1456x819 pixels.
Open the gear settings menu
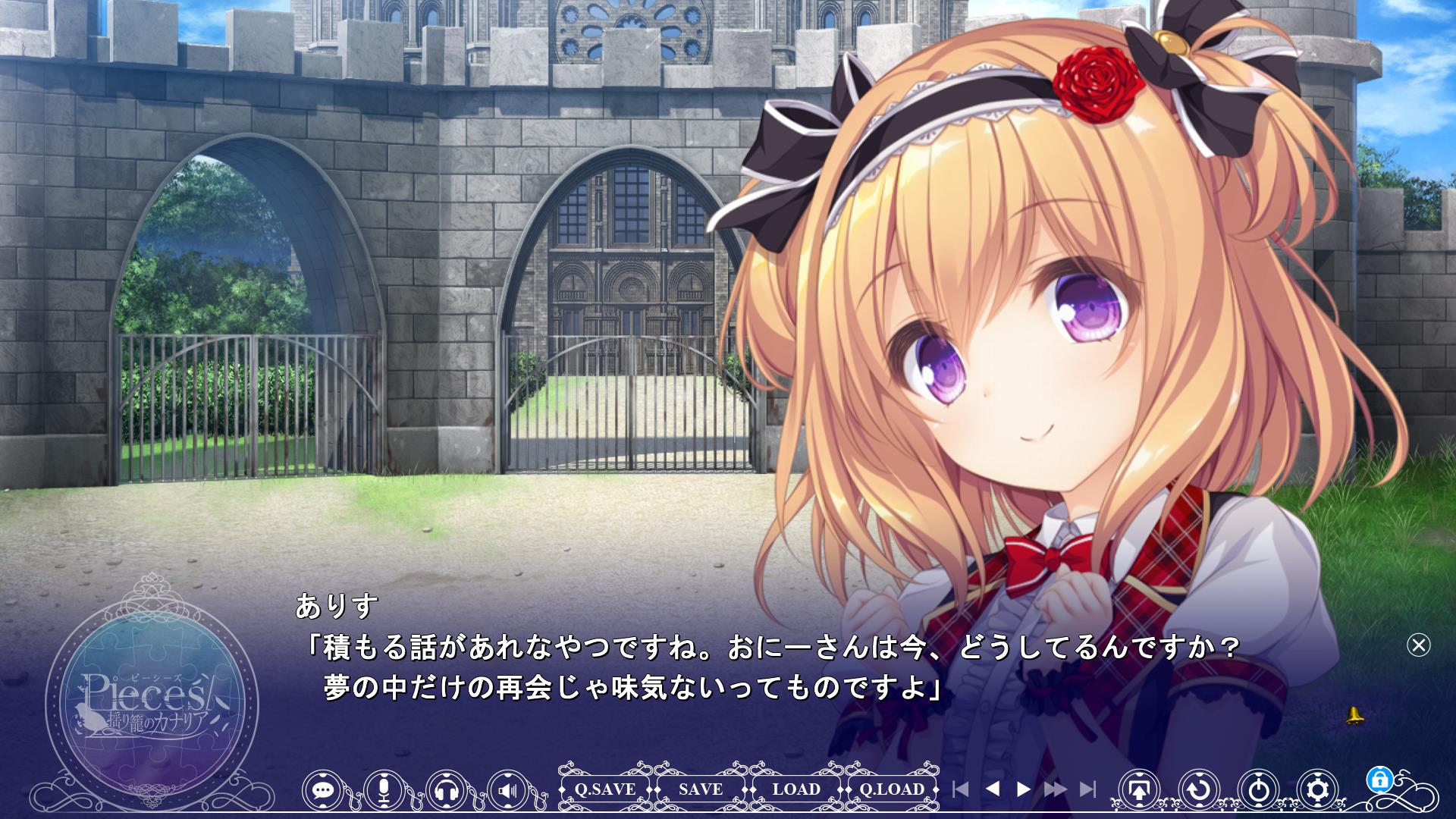click(x=1319, y=790)
